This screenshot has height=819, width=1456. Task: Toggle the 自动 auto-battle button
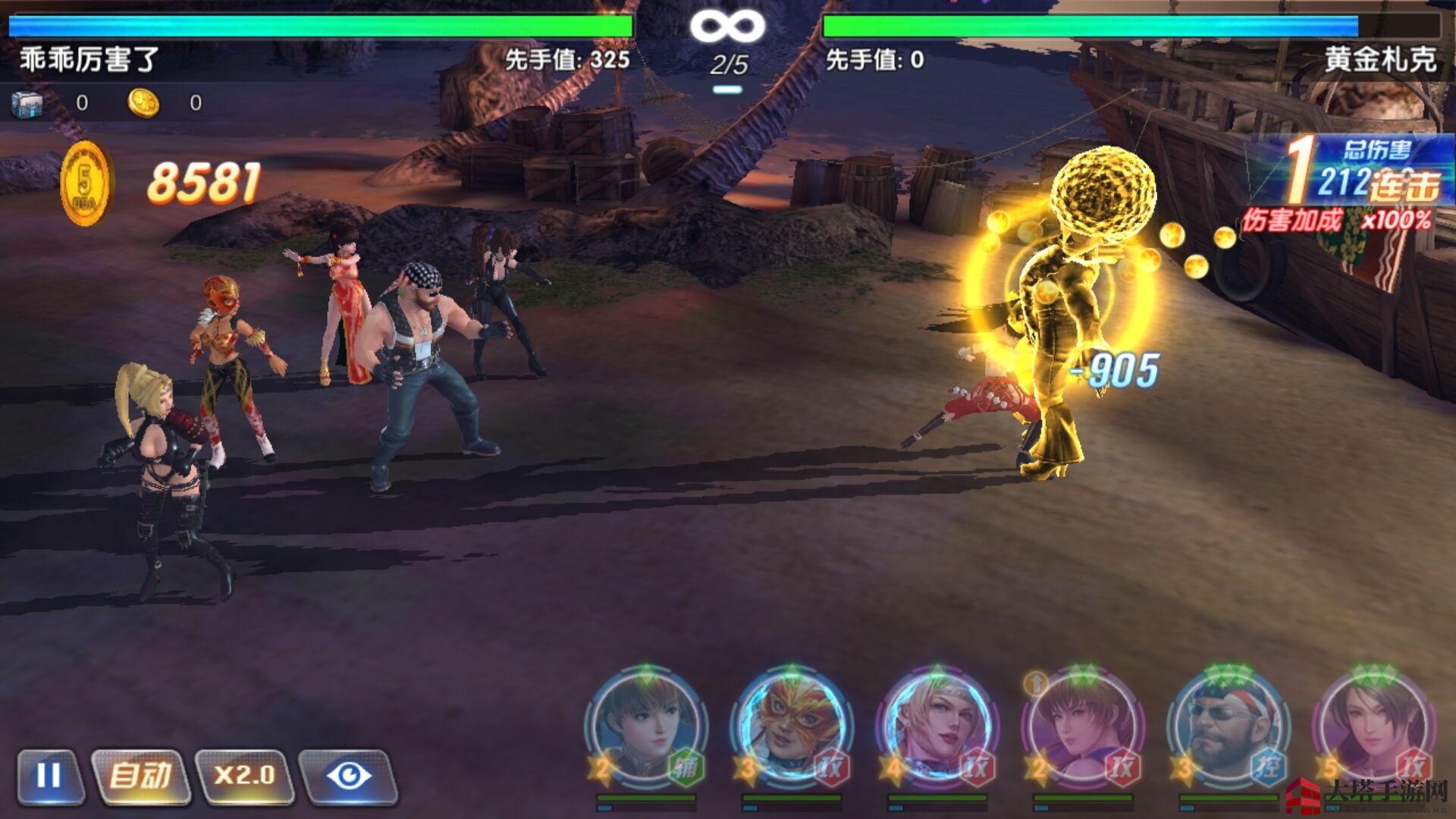[140, 776]
